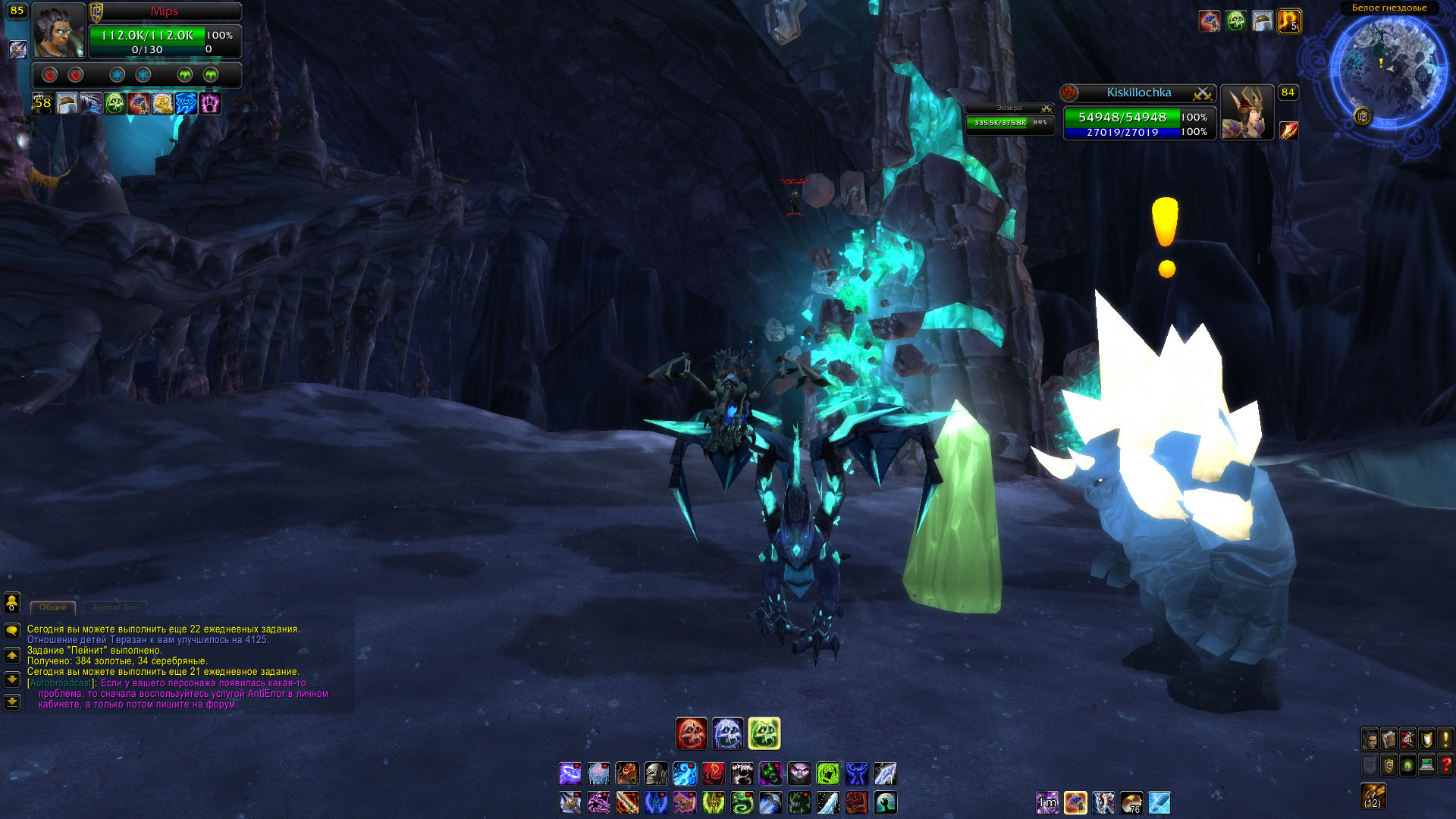1456x819 pixels.
Task: Use the red fist strike ability
Action: pyautogui.click(x=856, y=802)
